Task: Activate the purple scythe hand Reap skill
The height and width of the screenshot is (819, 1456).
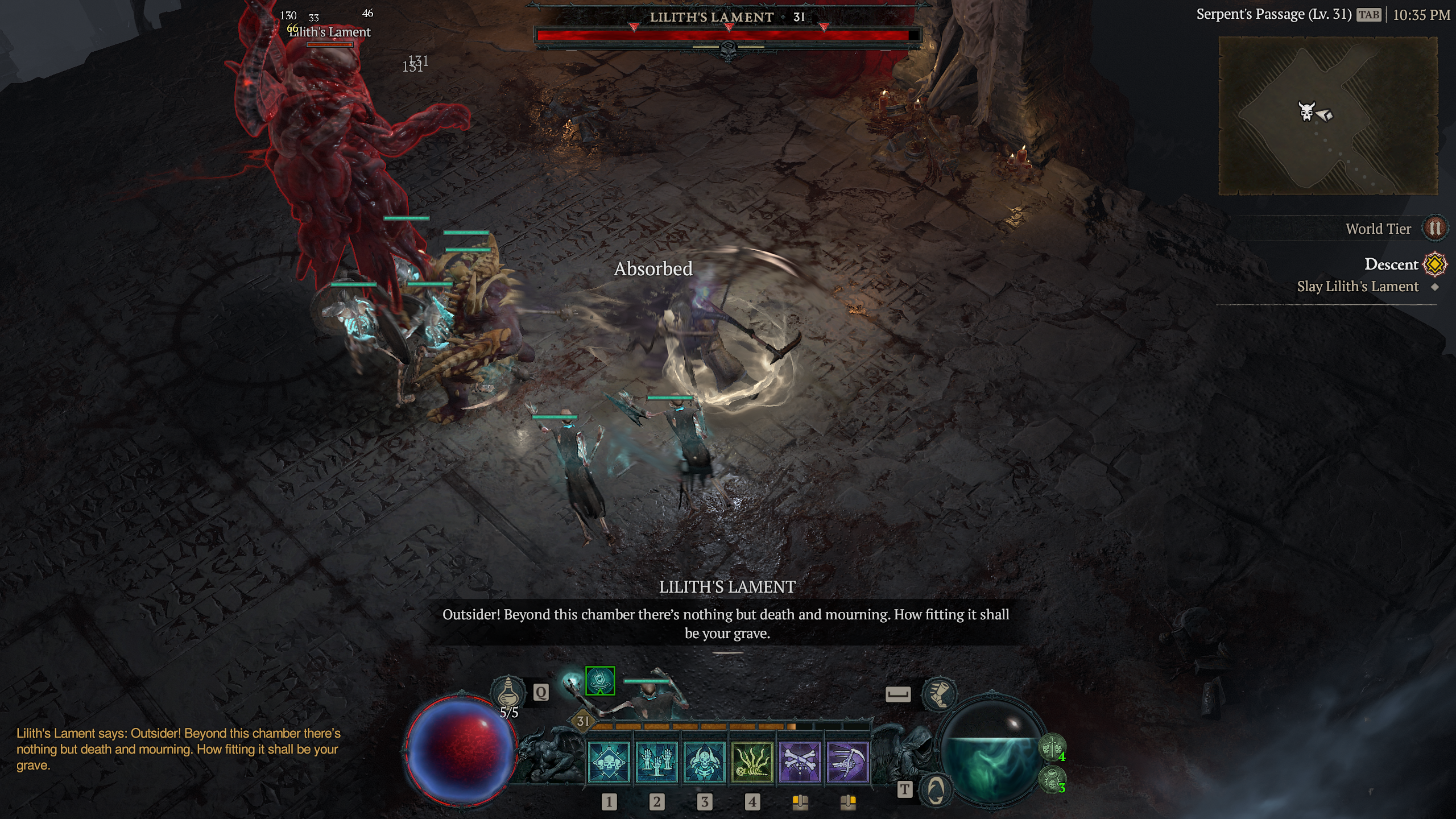Action: coord(847,762)
